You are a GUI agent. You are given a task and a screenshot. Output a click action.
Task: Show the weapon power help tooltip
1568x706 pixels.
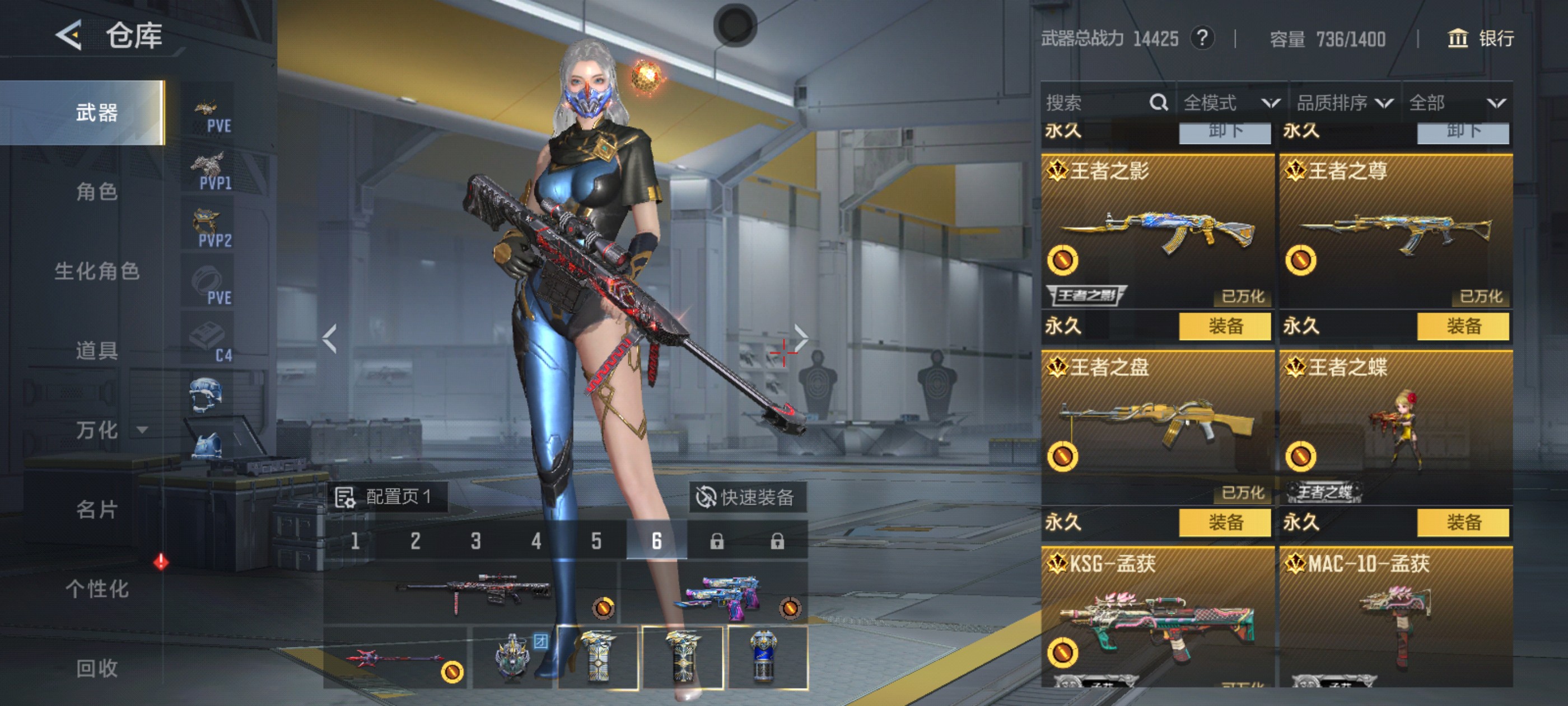point(1202,38)
